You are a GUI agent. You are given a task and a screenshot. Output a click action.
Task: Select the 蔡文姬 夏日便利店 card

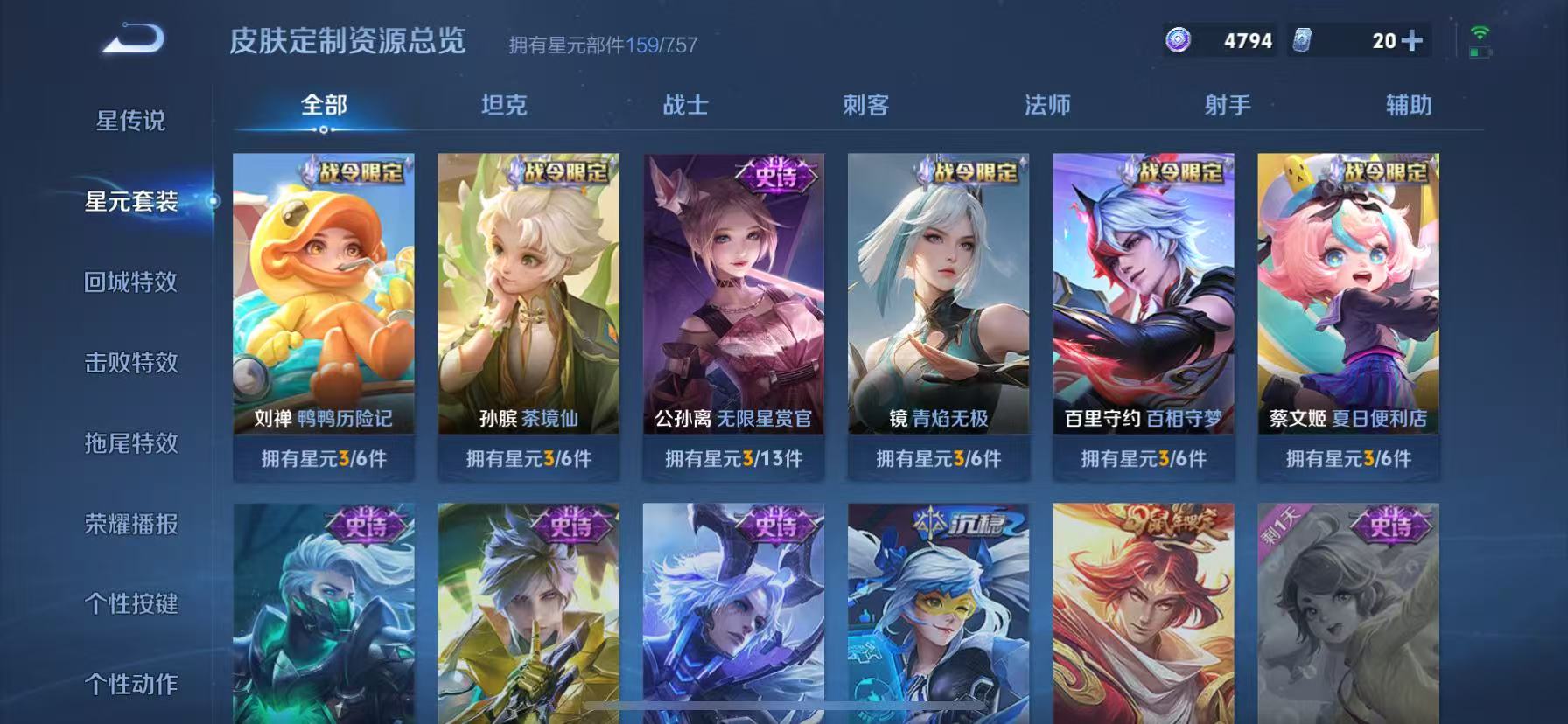point(1347,297)
